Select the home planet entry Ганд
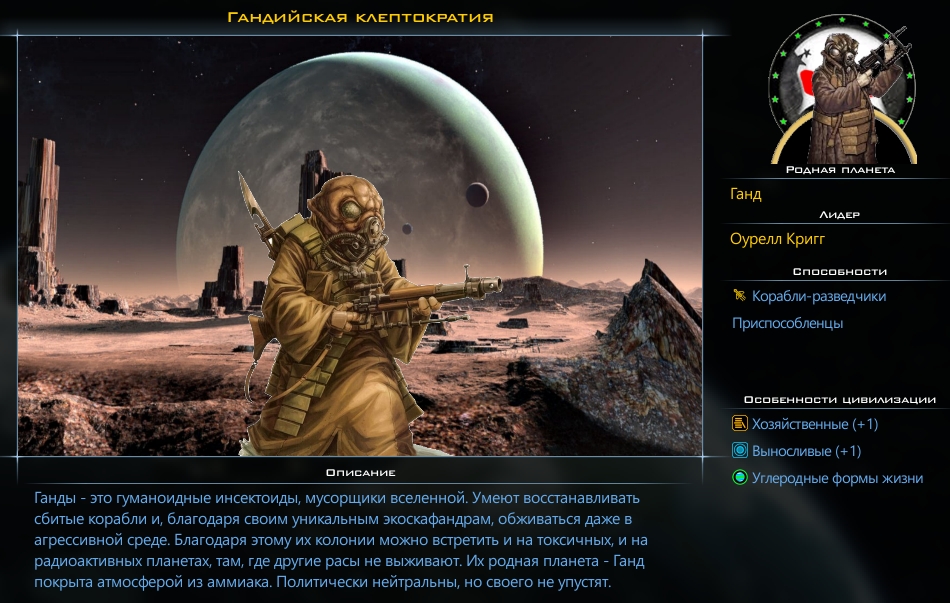 [747, 194]
